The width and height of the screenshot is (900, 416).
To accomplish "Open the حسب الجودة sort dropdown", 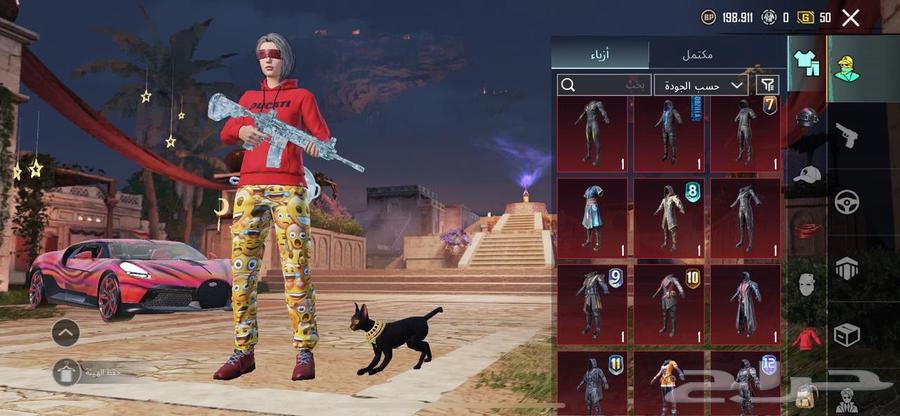I will click(702, 85).
